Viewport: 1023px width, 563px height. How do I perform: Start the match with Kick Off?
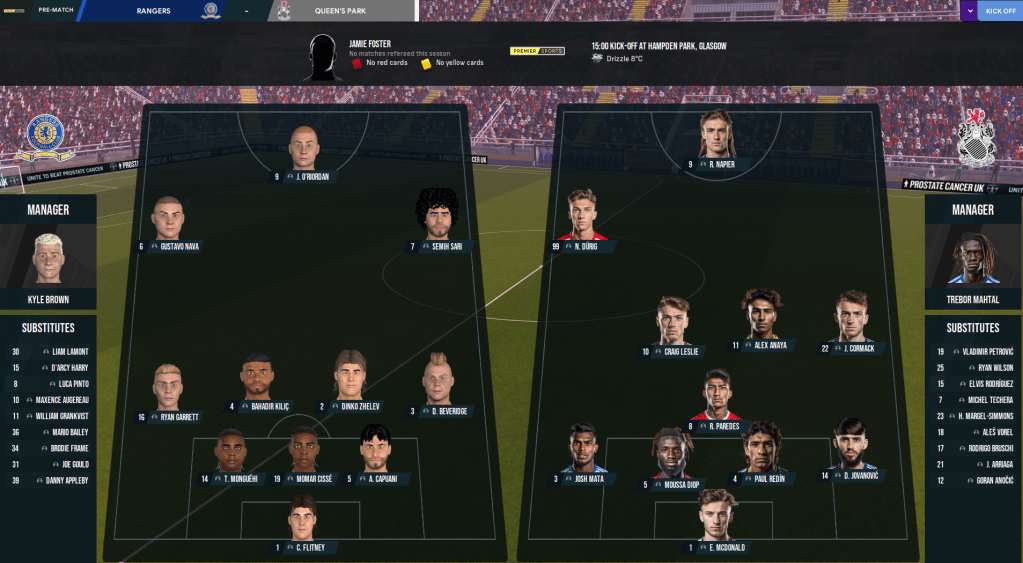coord(1000,11)
